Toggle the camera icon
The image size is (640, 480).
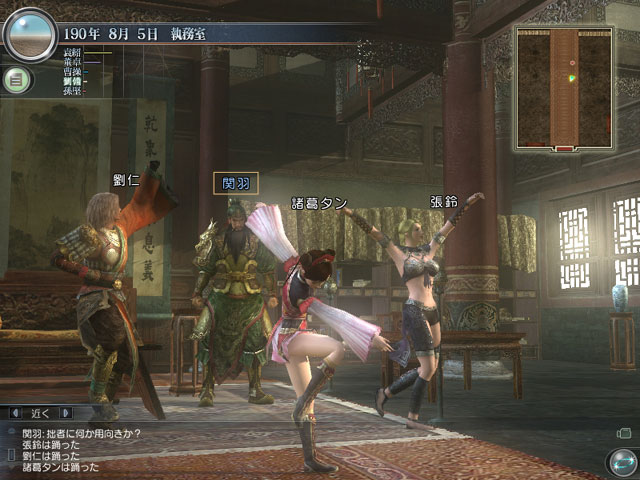pos(624,432)
